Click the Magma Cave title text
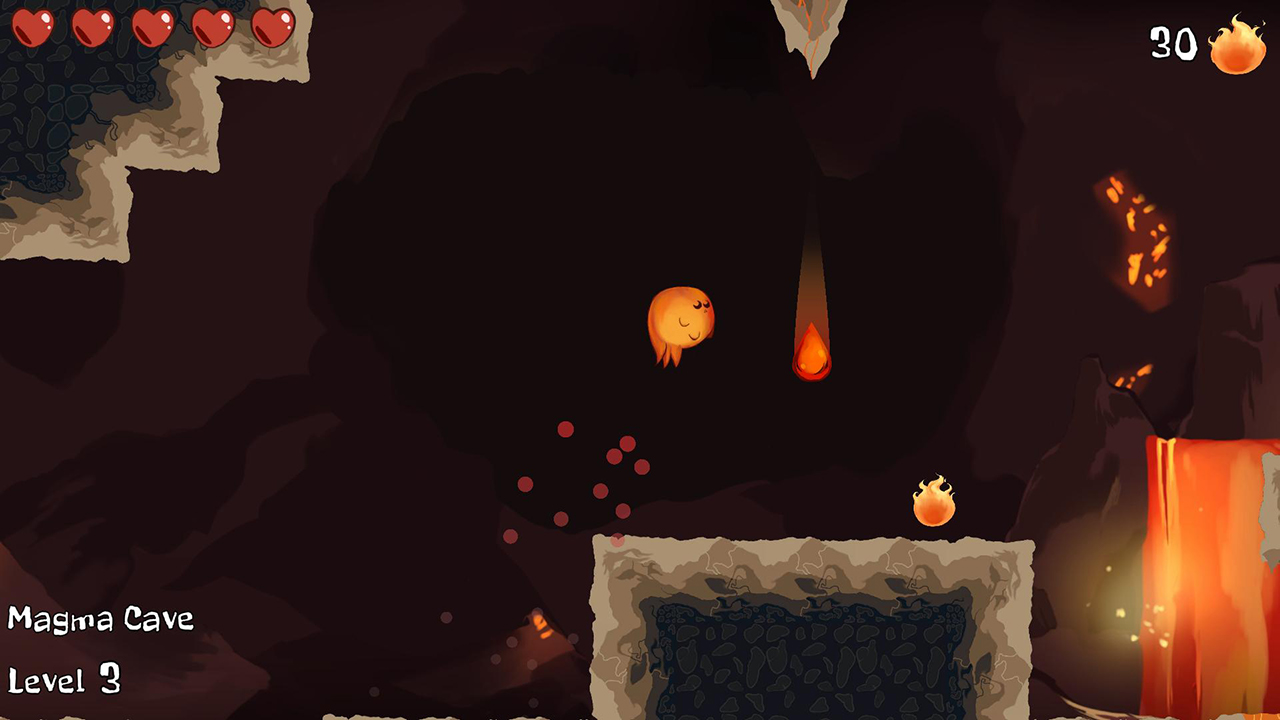1280x720 pixels. pos(100,619)
